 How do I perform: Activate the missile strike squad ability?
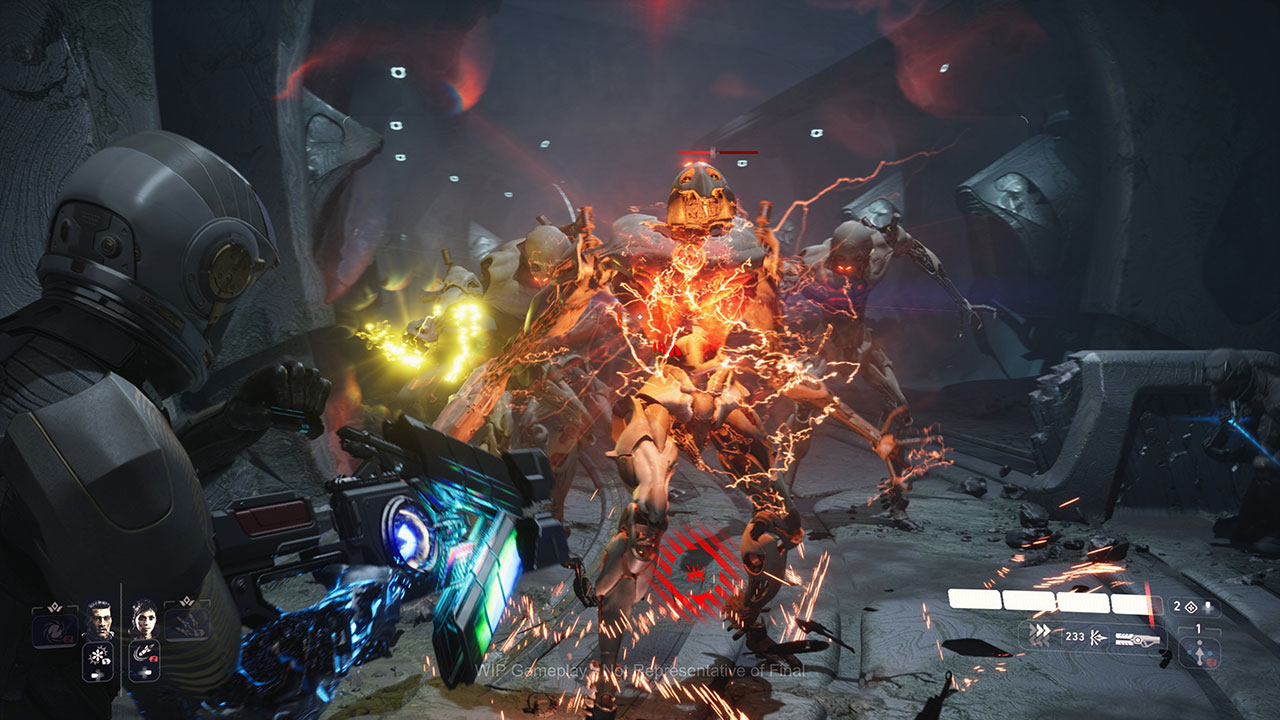coord(143,660)
